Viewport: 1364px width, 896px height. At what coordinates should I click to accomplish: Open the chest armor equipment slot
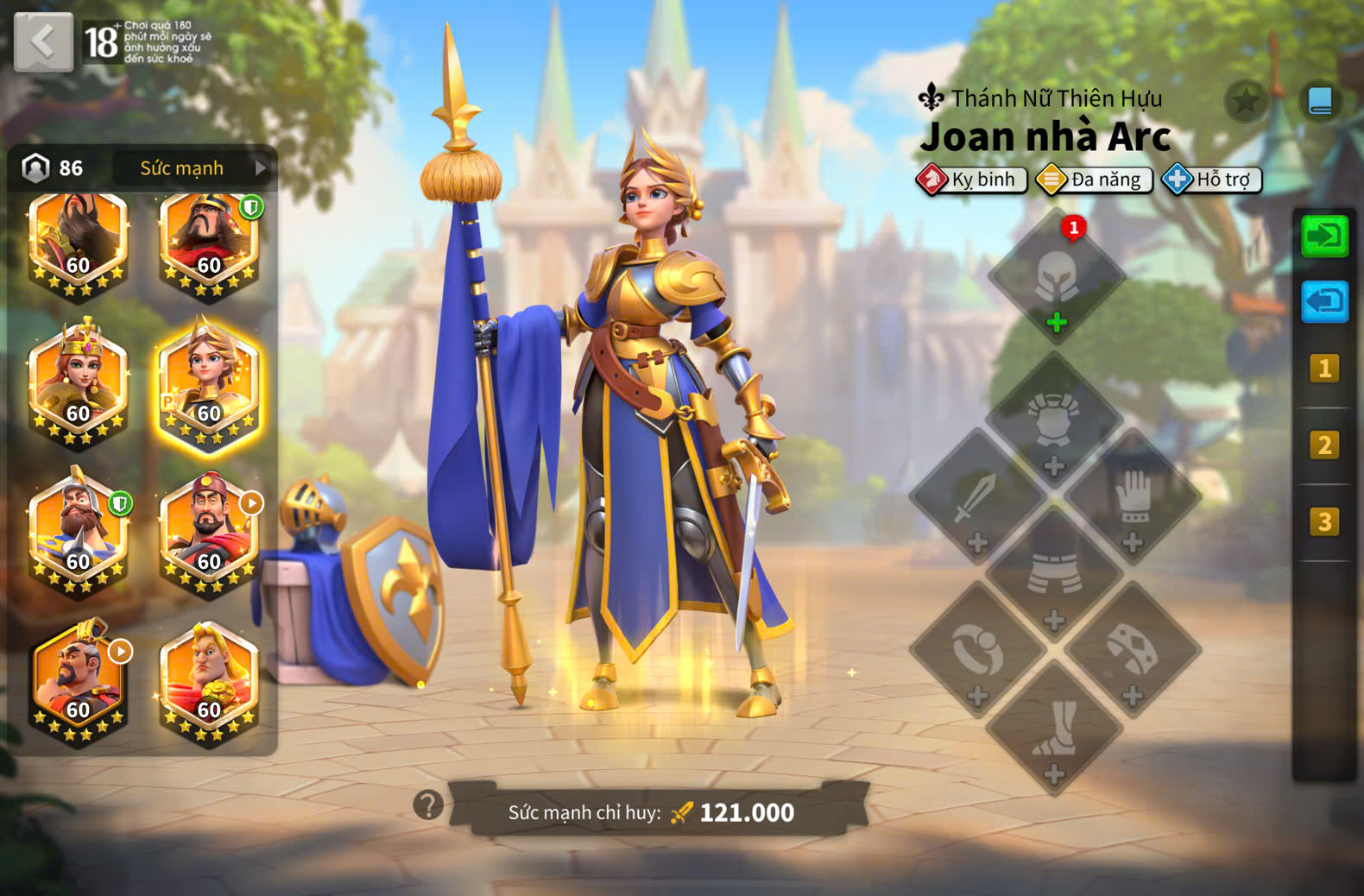click(1053, 423)
